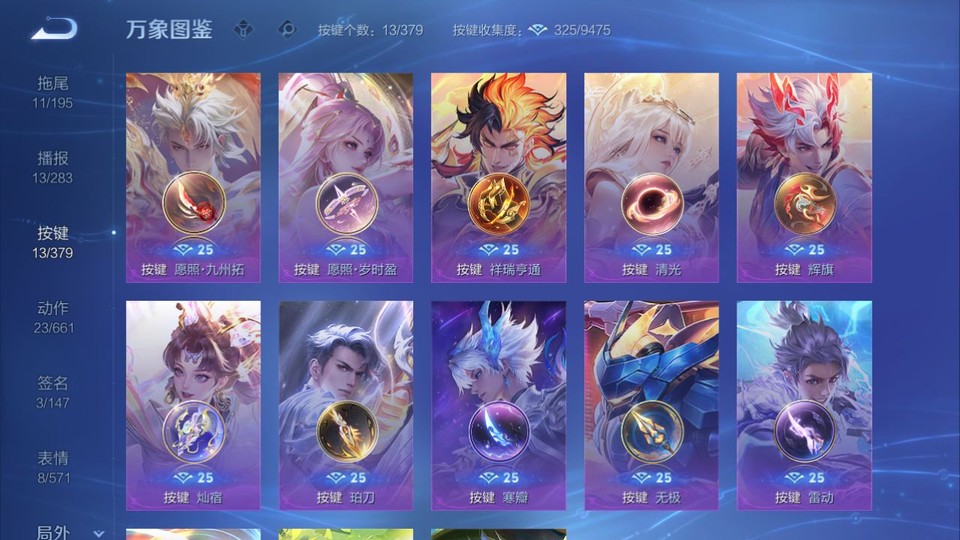Select the 寒瓣 button skin card
960x540 pixels.
(498, 405)
